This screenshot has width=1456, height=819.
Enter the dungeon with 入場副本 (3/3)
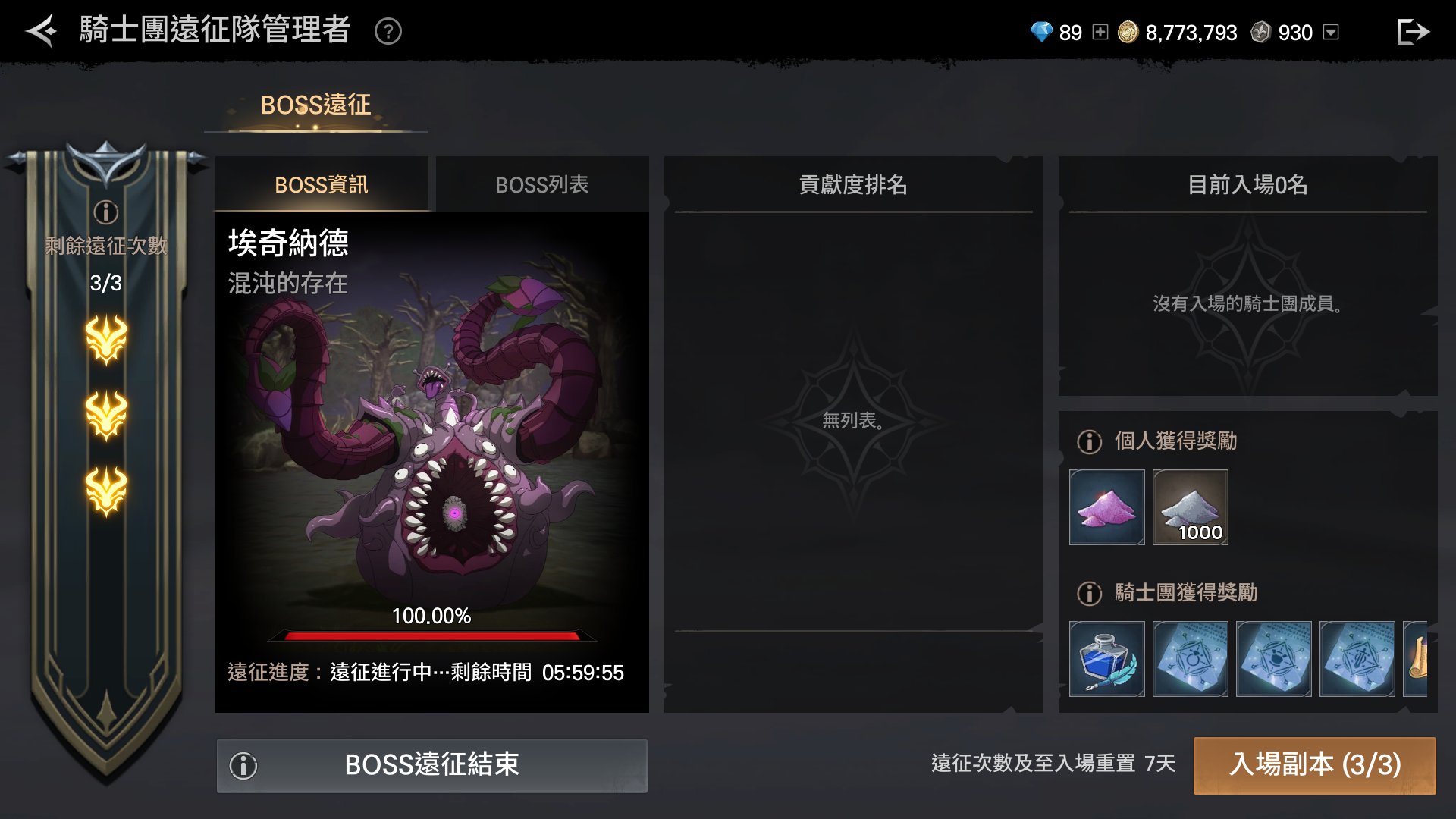(1315, 765)
